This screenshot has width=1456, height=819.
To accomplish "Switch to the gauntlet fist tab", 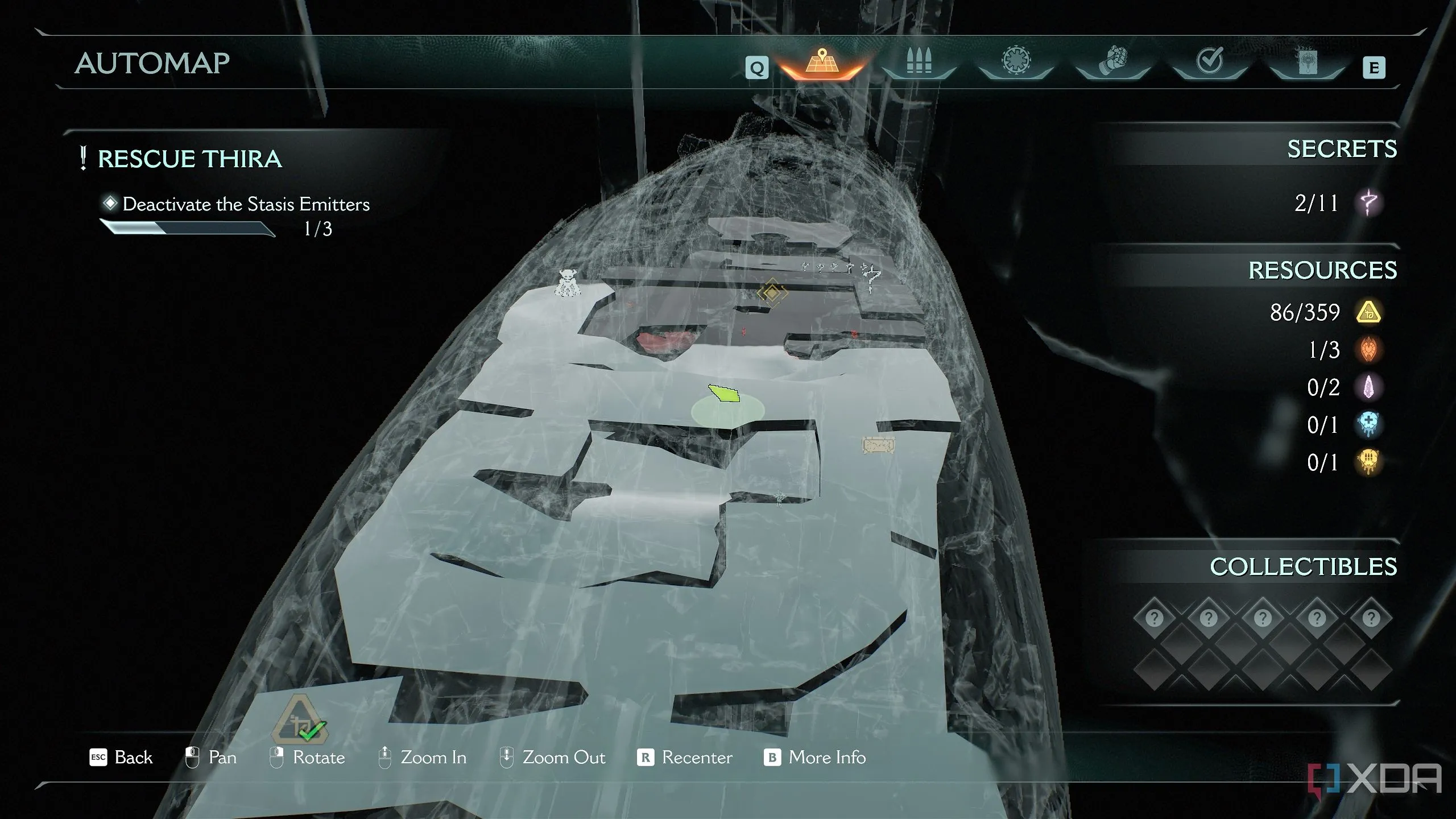I will (x=1112, y=63).
